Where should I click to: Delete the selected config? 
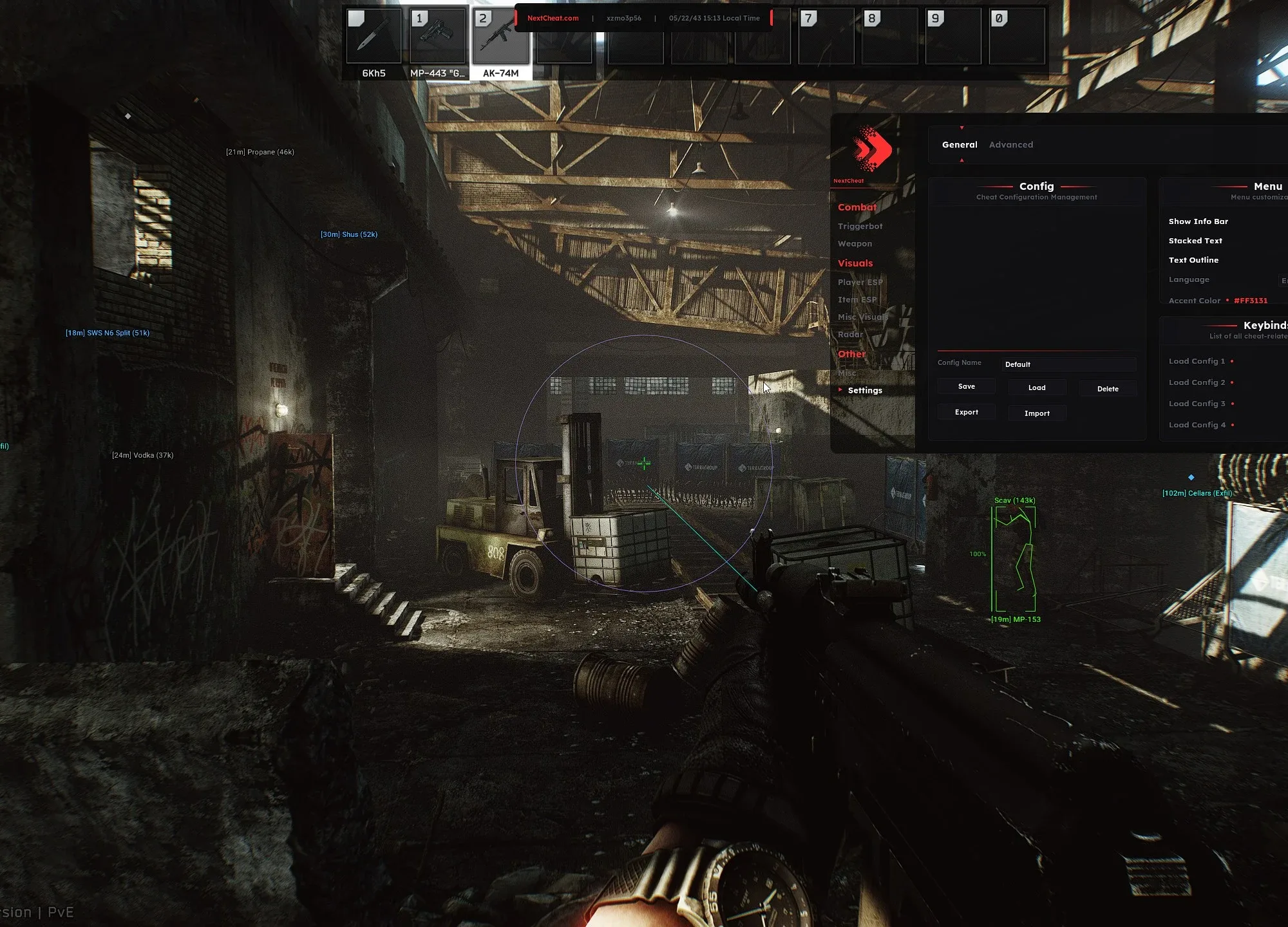coord(1108,389)
